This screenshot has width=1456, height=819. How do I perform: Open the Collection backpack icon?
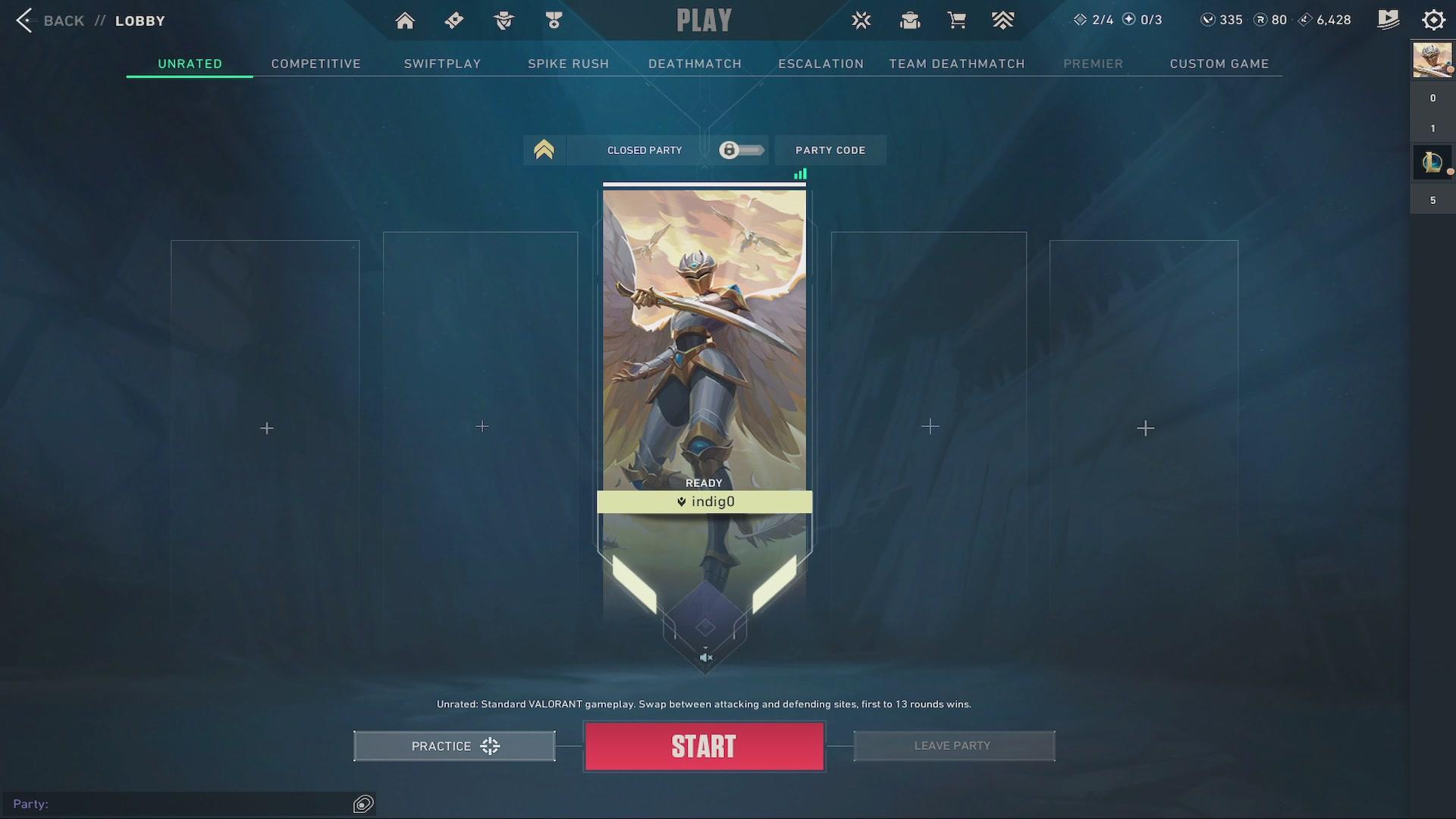(909, 20)
